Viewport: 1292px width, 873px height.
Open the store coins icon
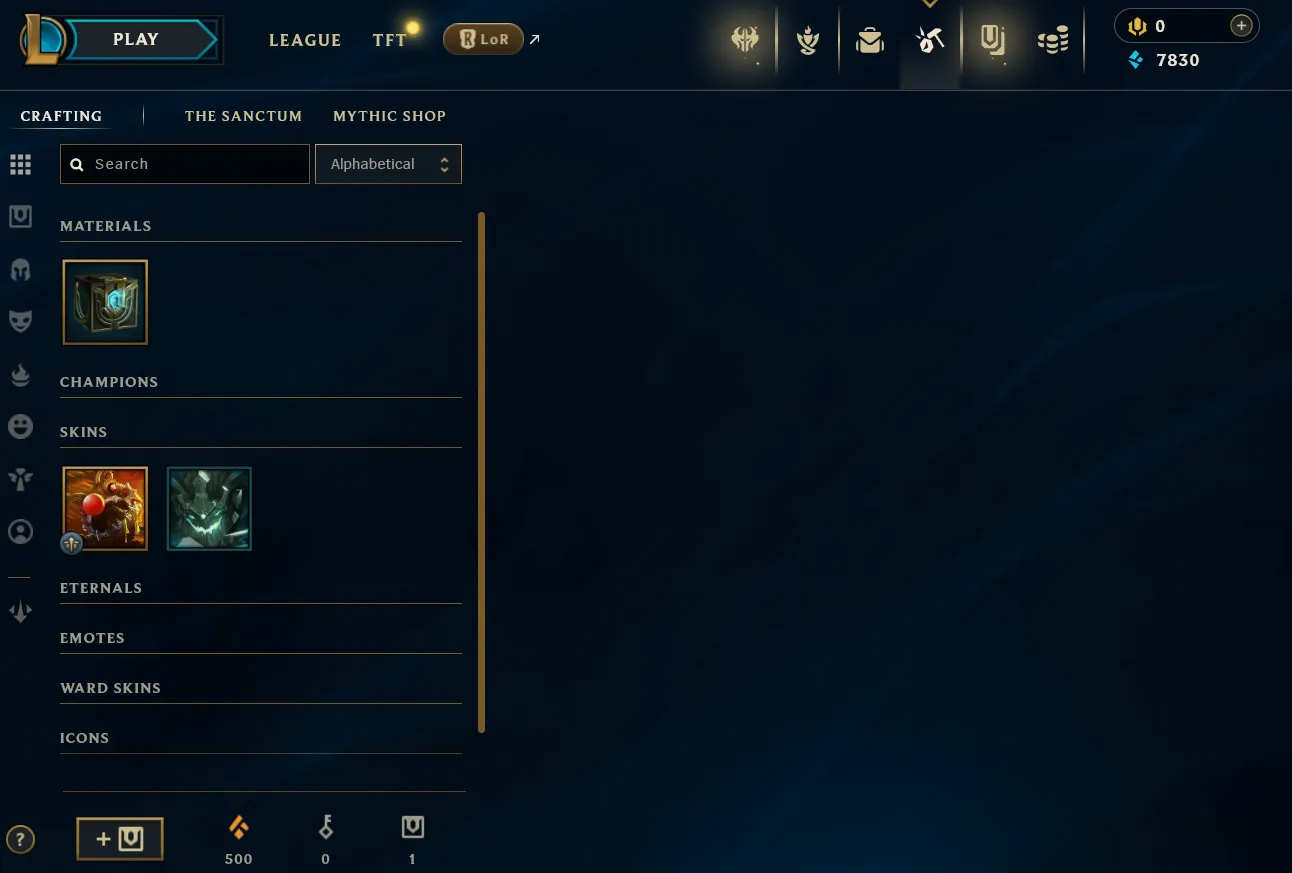(1052, 40)
